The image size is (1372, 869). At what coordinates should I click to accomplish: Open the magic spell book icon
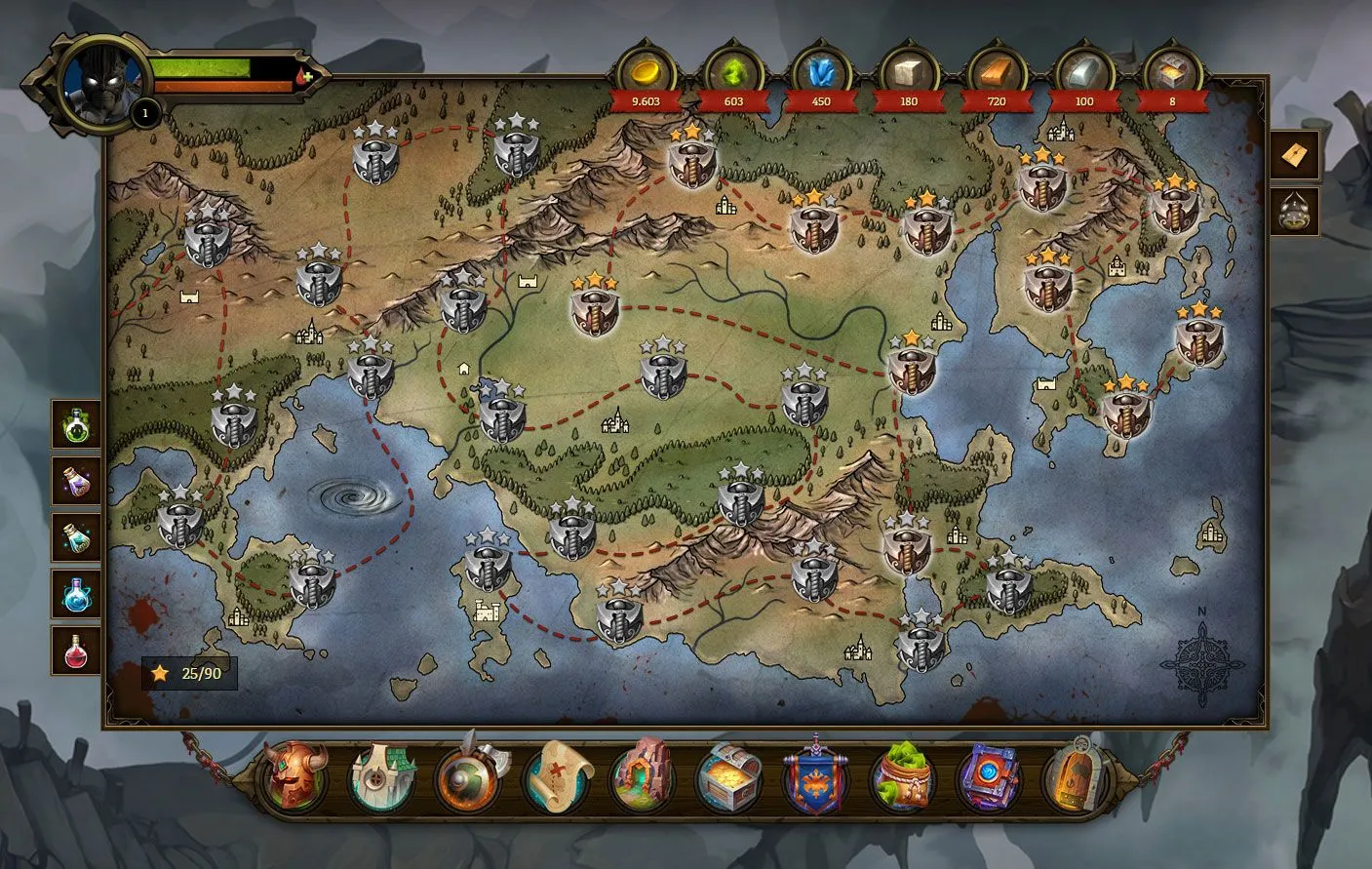coord(988,778)
